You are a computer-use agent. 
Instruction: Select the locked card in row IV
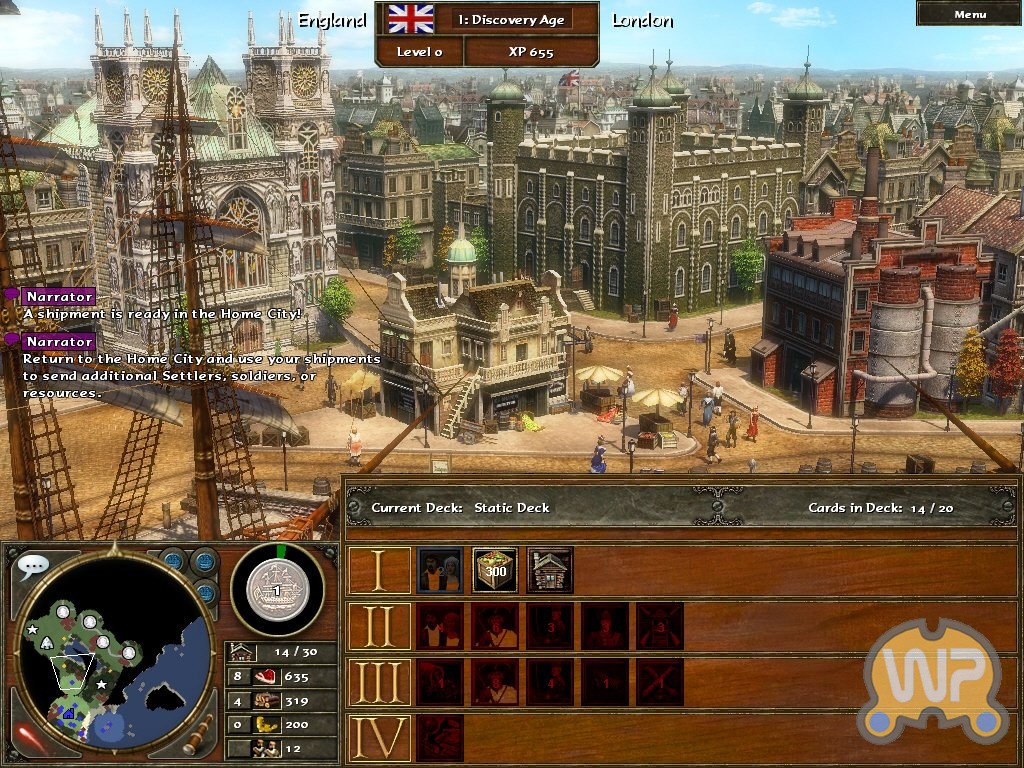pos(440,738)
